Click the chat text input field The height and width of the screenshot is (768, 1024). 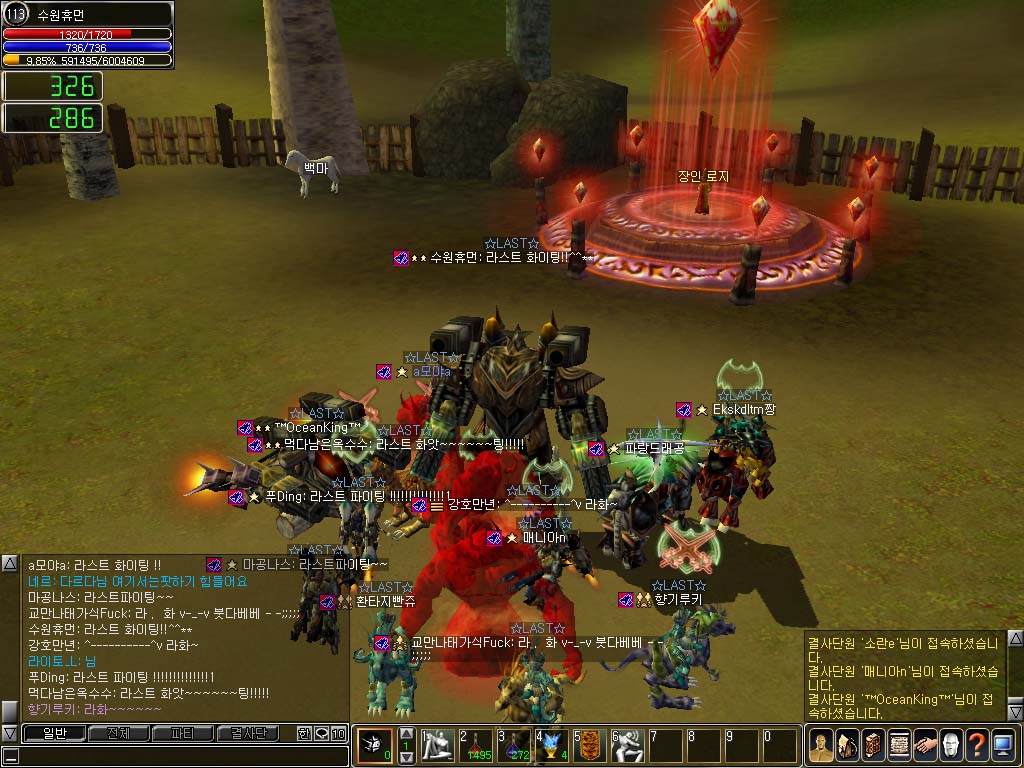point(180,757)
